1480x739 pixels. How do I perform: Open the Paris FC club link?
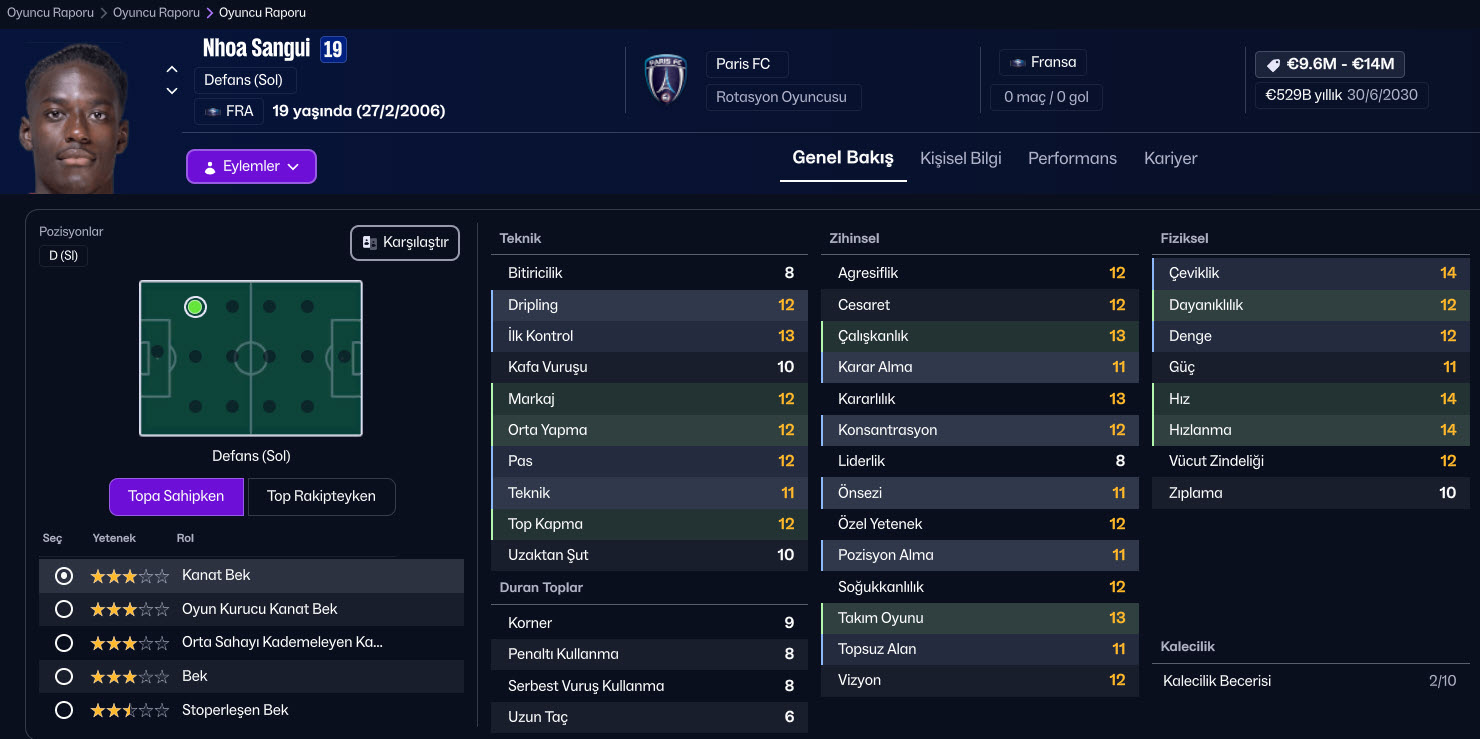[x=743, y=64]
